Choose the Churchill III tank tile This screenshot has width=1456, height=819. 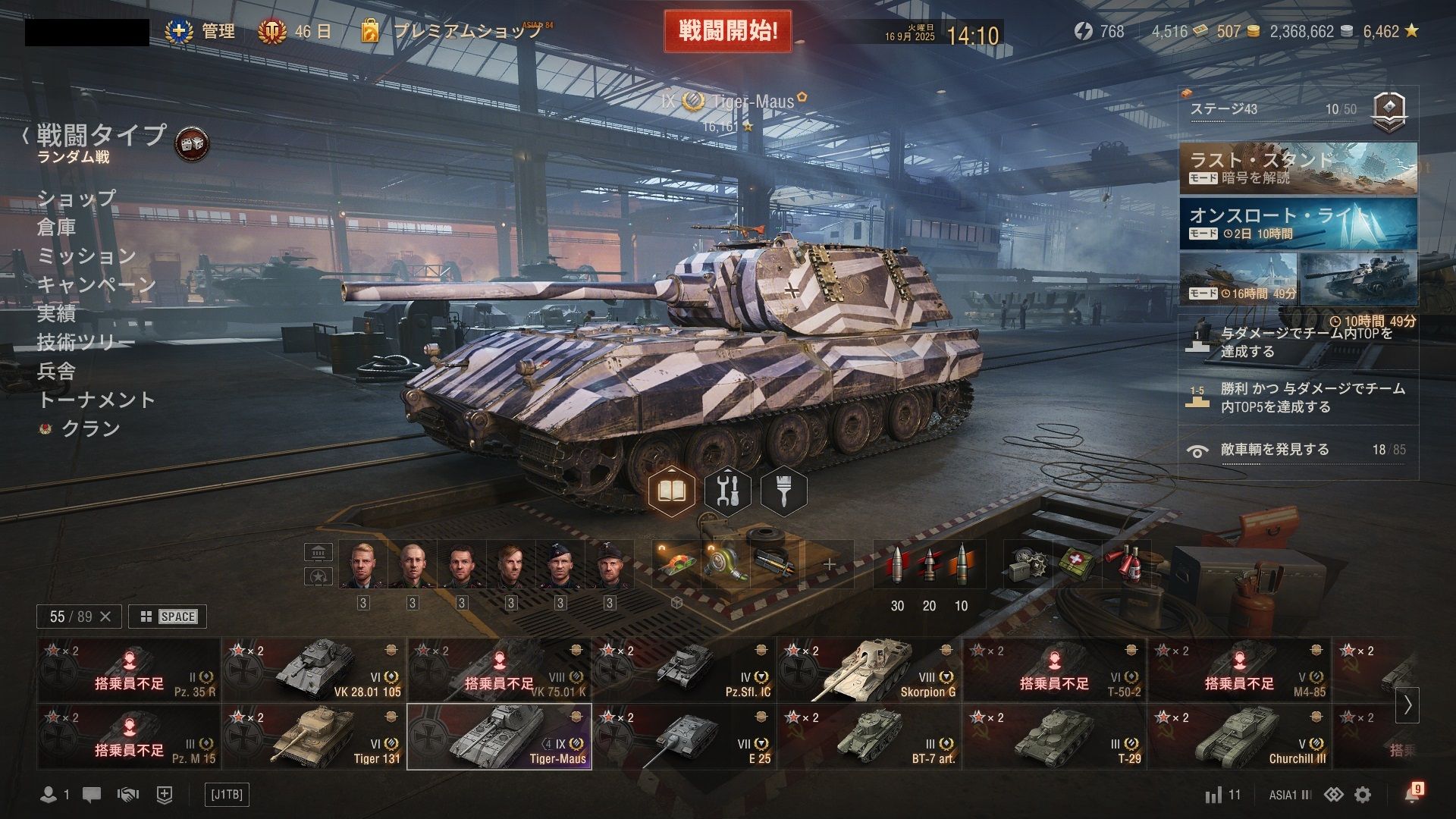[1239, 737]
